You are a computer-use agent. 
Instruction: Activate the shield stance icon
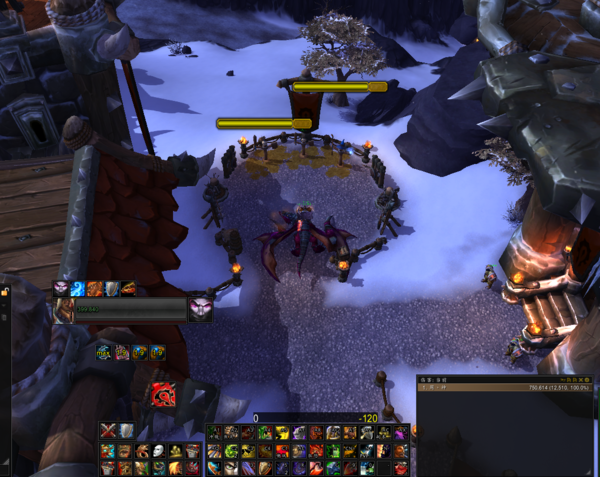pos(125,431)
